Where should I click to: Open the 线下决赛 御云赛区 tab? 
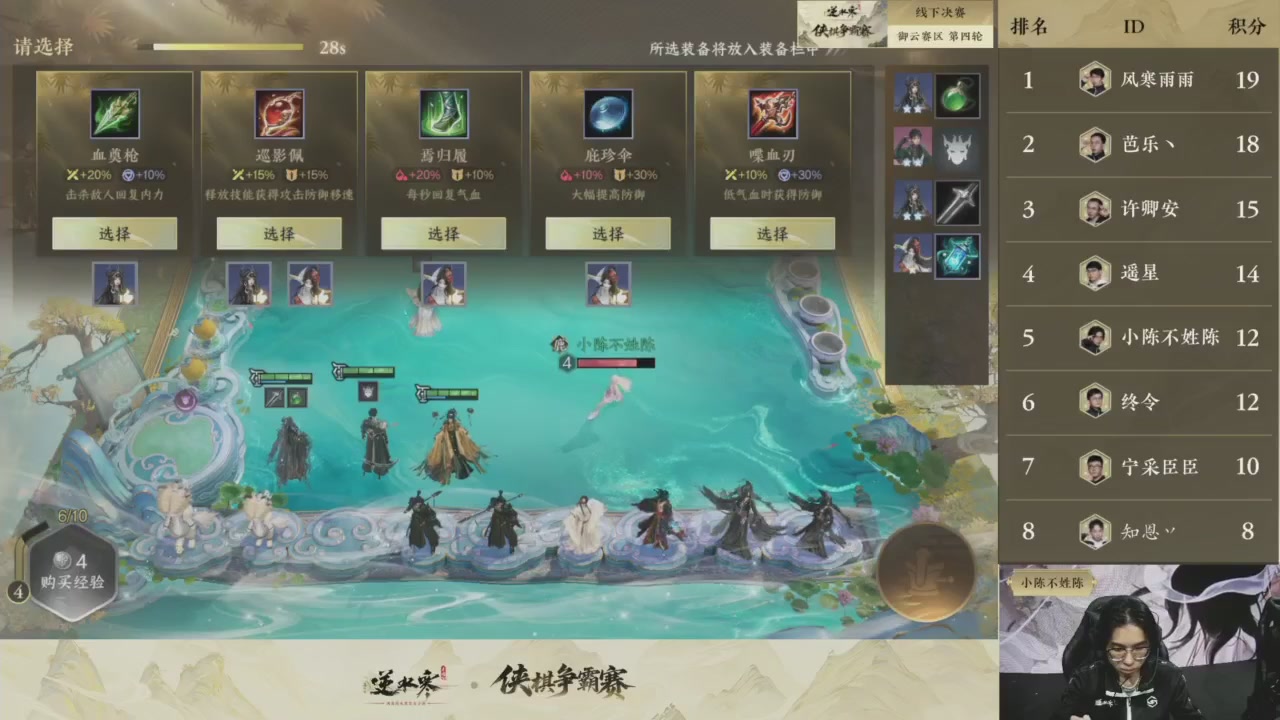pos(940,25)
